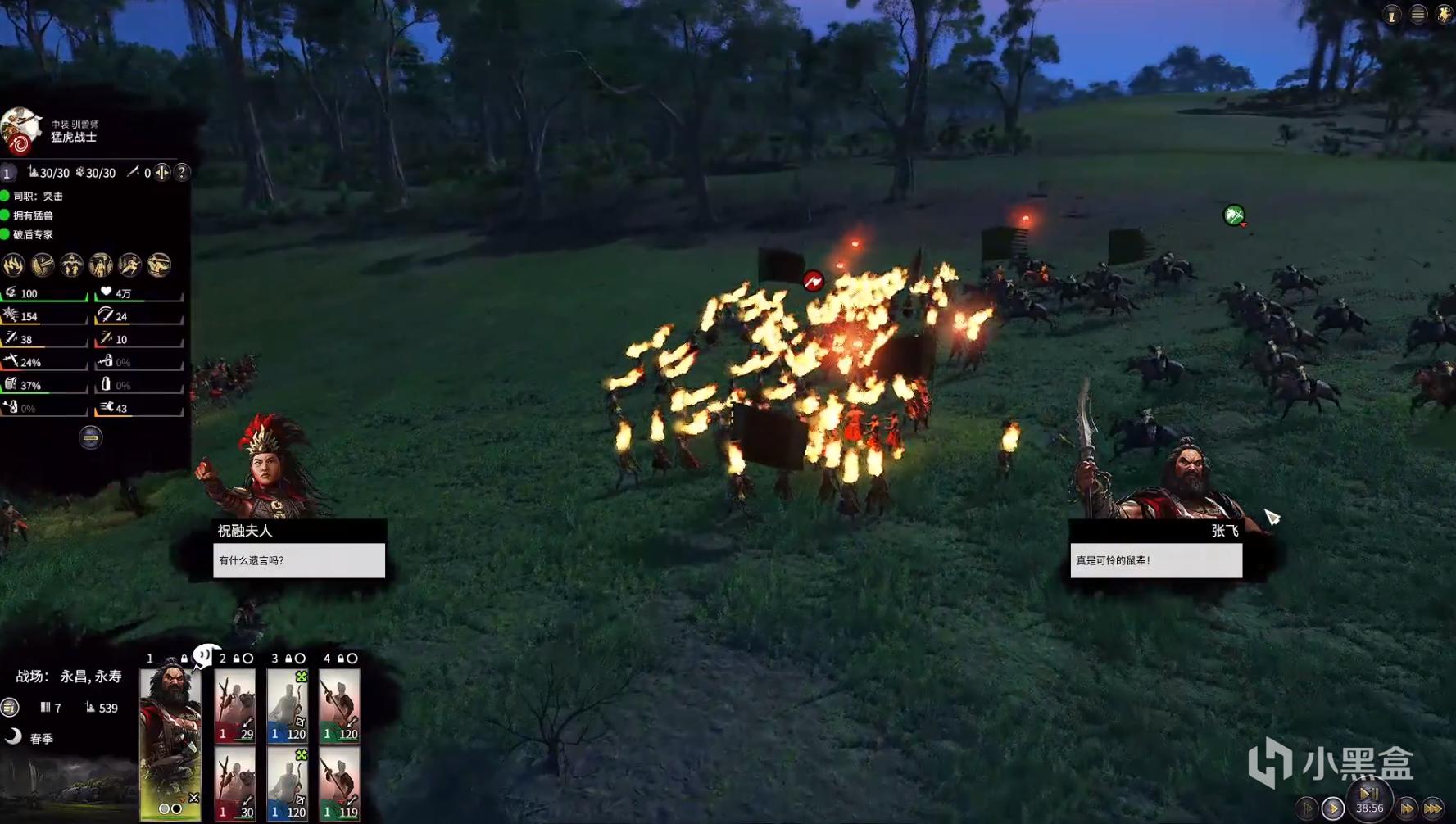Open the help question mark in unit panel
Screen dimensions: 1456x824
coord(182,172)
